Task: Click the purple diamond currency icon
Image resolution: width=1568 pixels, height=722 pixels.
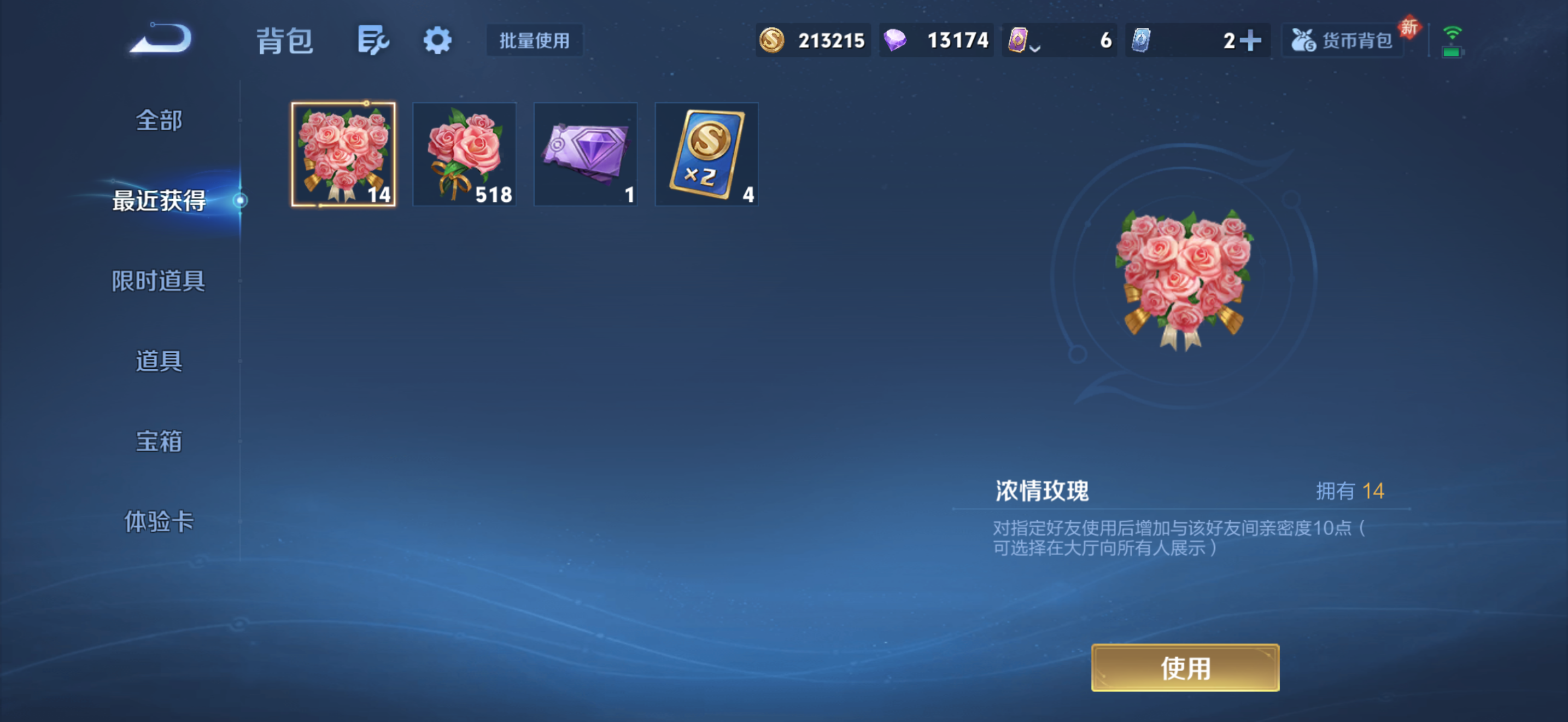Action: (896, 40)
